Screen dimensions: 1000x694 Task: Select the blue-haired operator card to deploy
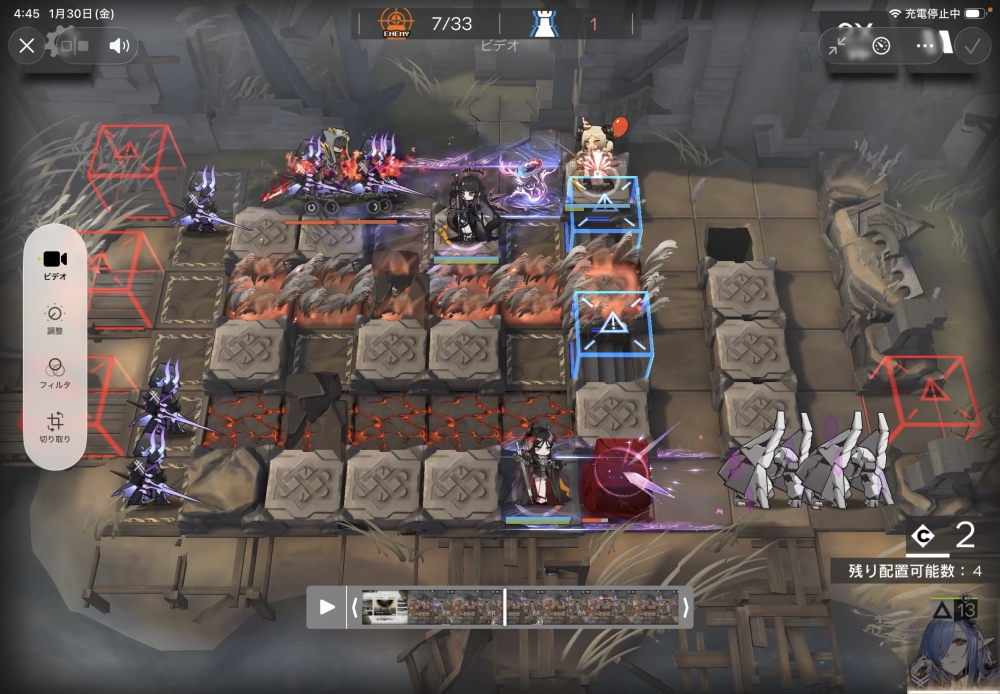(x=949, y=651)
